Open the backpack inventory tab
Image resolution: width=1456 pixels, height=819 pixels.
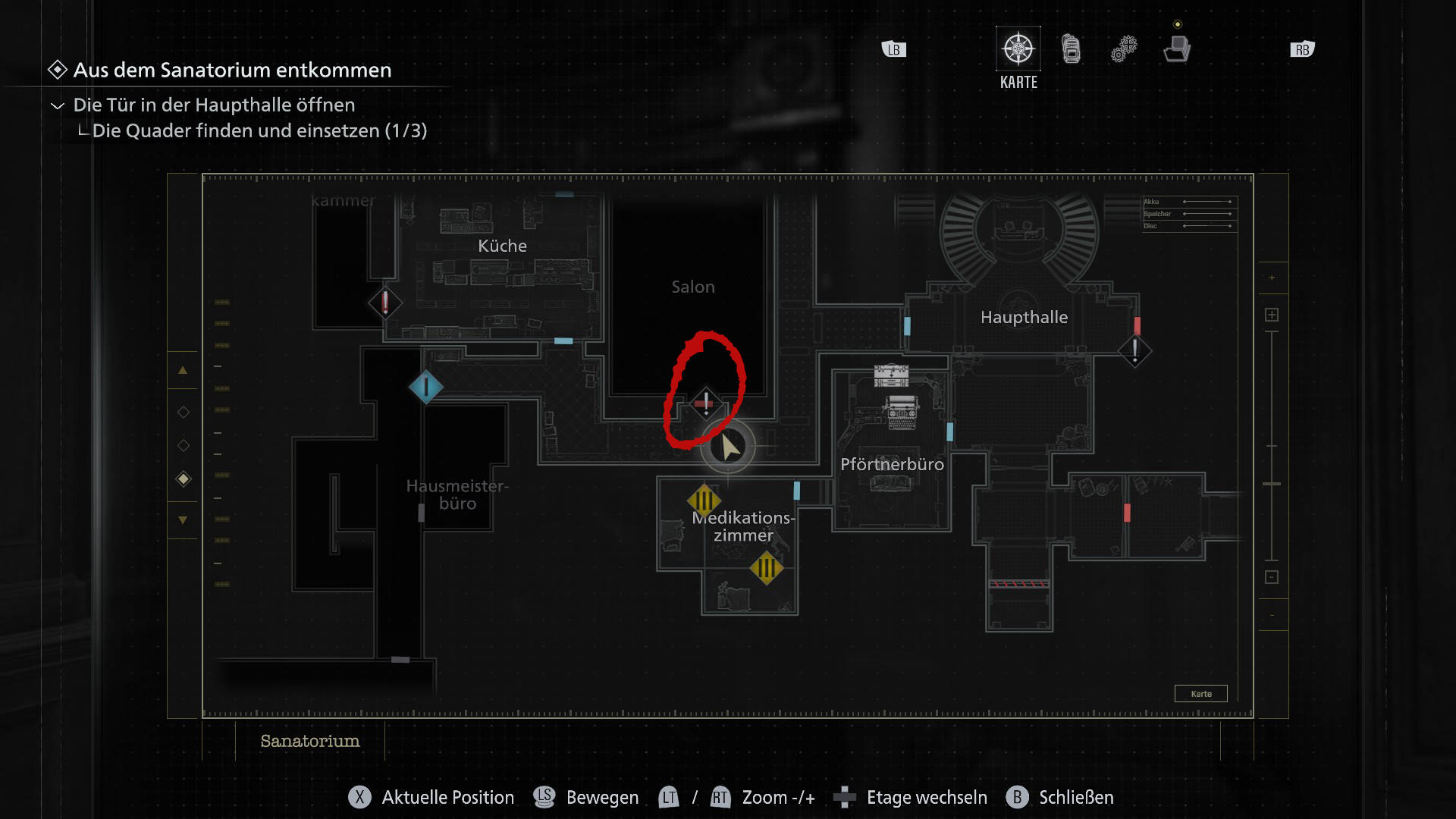point(1071,49)
